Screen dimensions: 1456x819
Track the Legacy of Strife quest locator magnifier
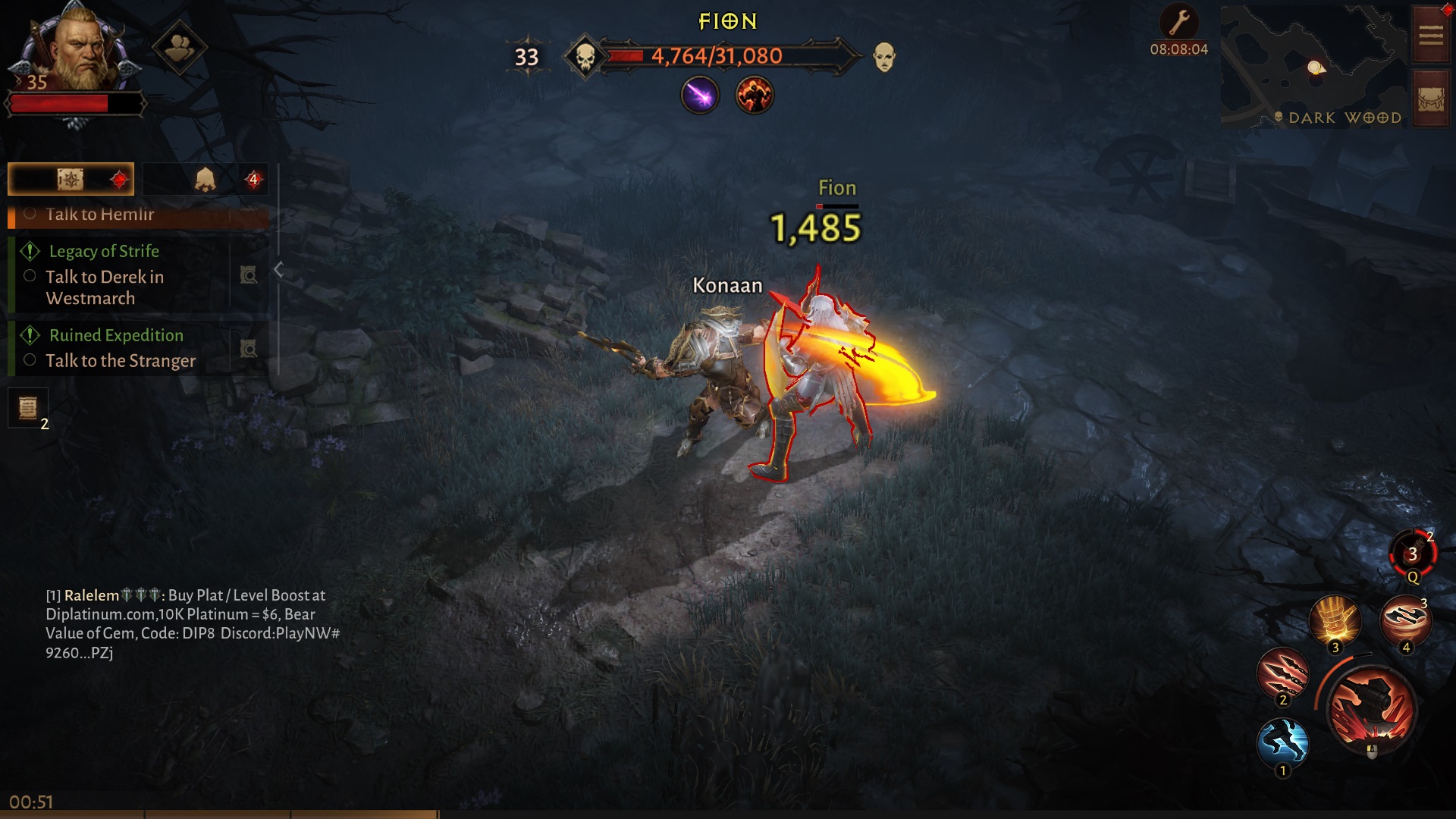point(249,275)
